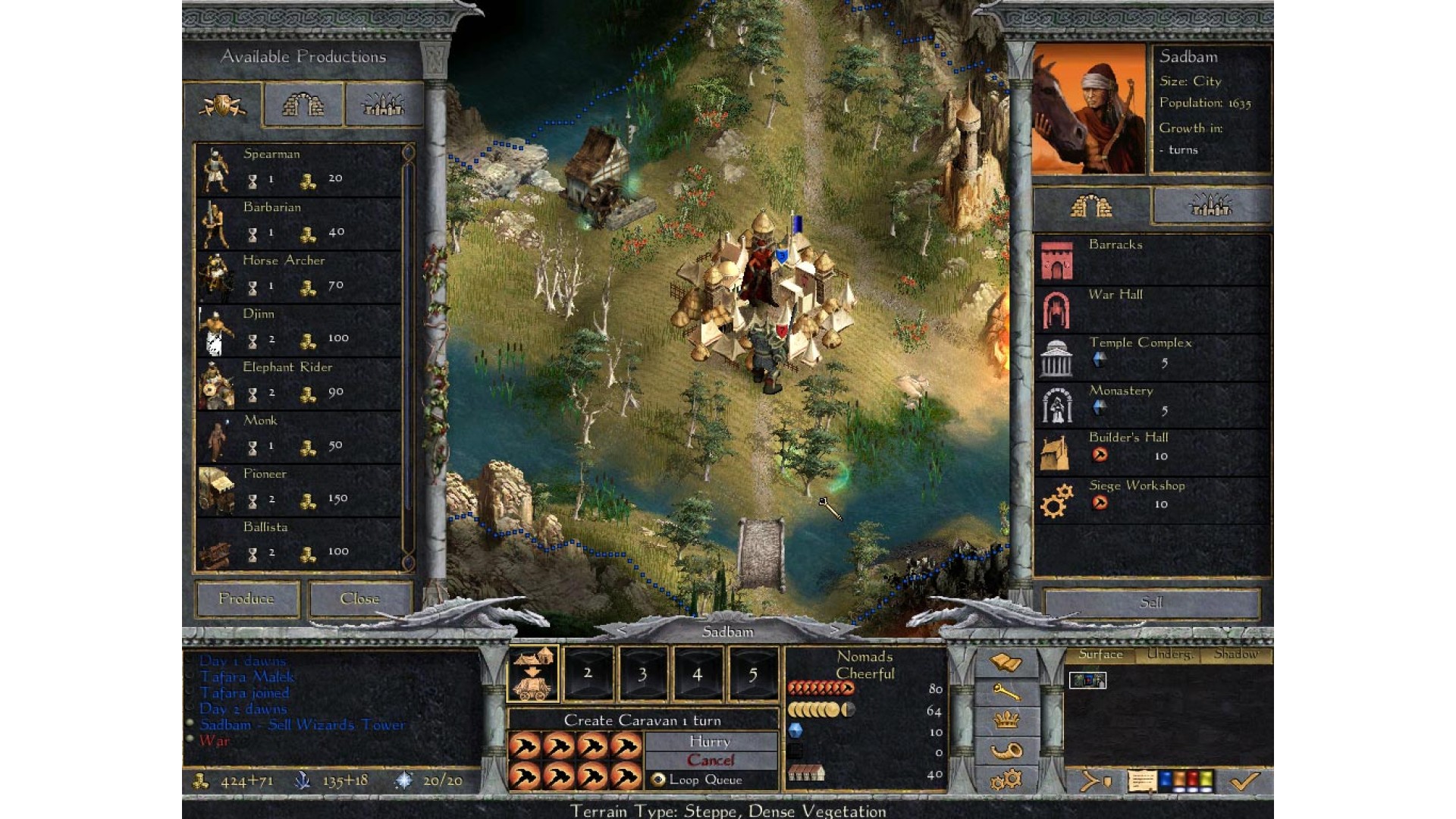The image size is (1456, 819).
Task: Toggle the Loop Queue option
Action: click(x=658, y=780)
